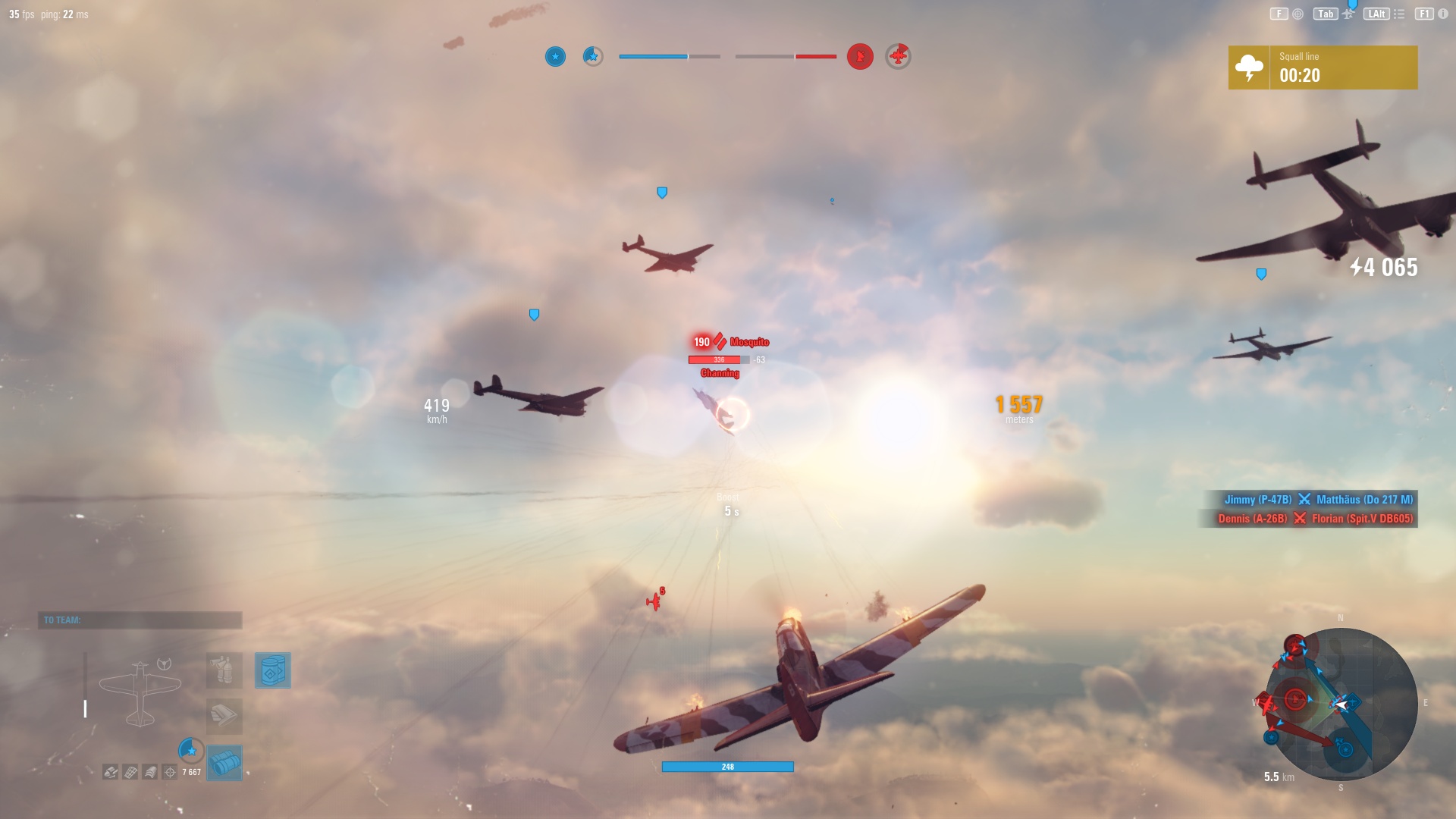Select the fire extinguisher consumable icon
Viewport: 1456px width, 819px height.
(224, 670)
